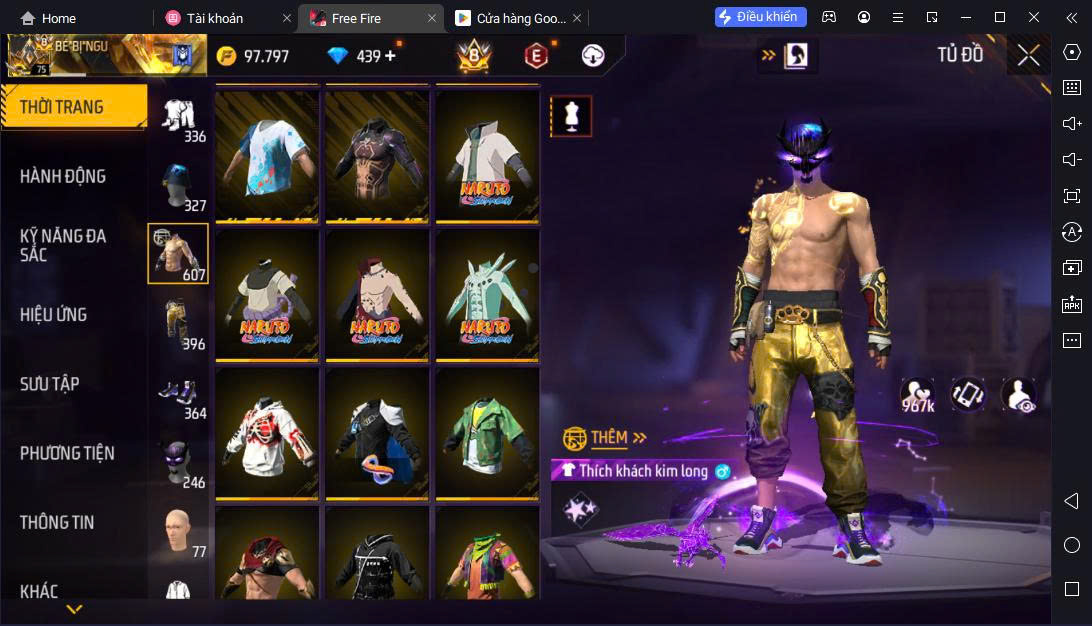Viewport: 1092px width, 626px height.
Task: Choose the paint-splattered white t-shirt
Action: click(267, 155)
